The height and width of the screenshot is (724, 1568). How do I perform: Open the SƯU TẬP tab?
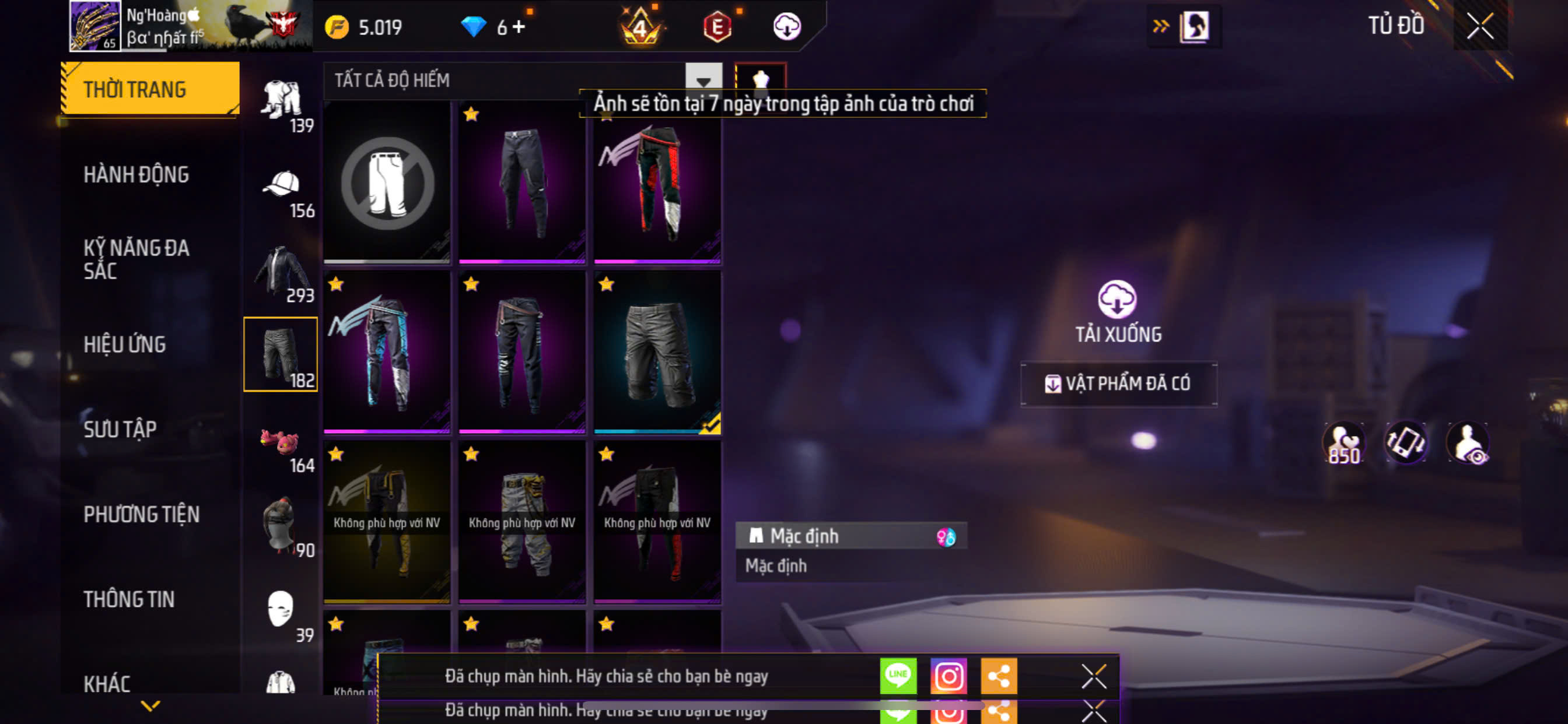[120, 430]
